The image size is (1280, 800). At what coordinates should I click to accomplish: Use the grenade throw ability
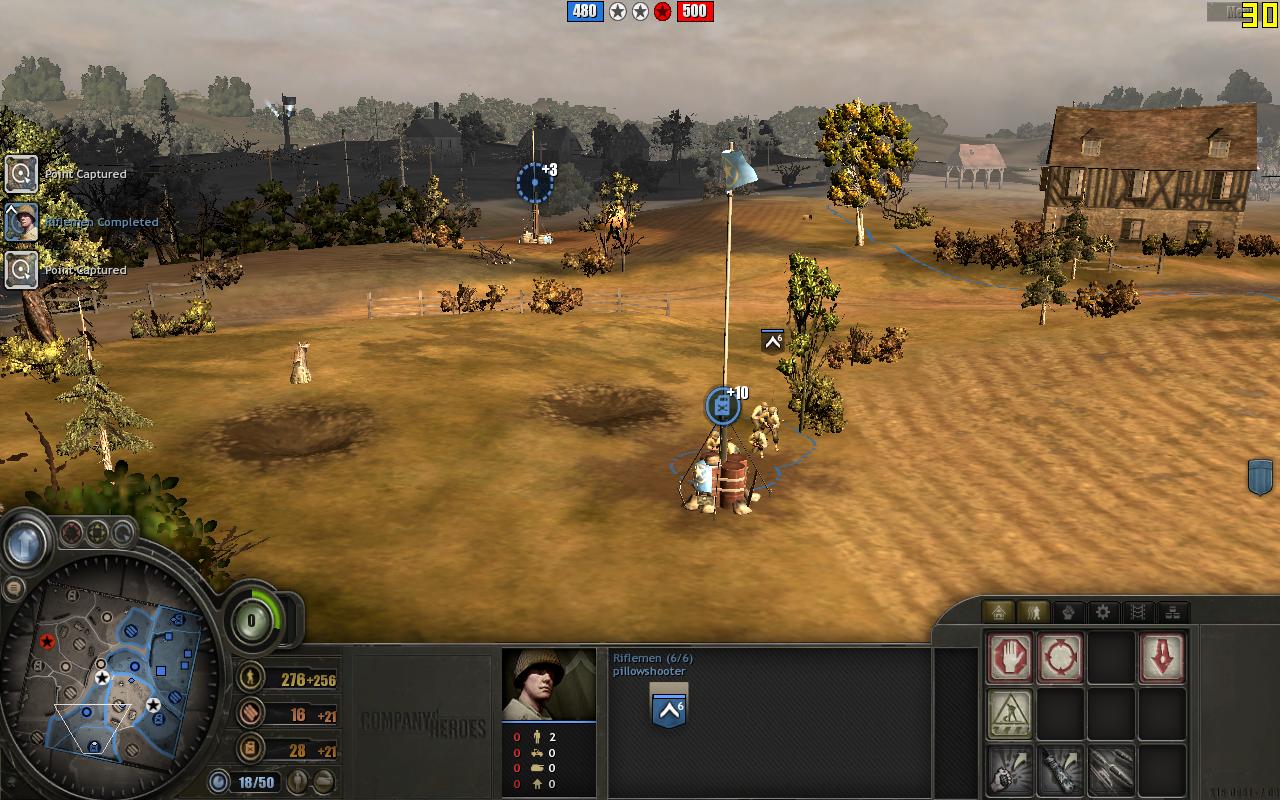[x=1010, y=770]
